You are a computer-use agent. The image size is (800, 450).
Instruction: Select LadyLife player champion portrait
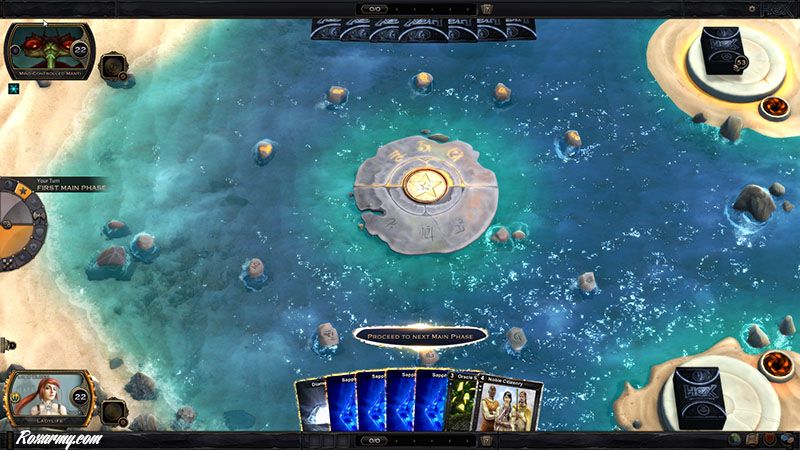pos(46,399)
